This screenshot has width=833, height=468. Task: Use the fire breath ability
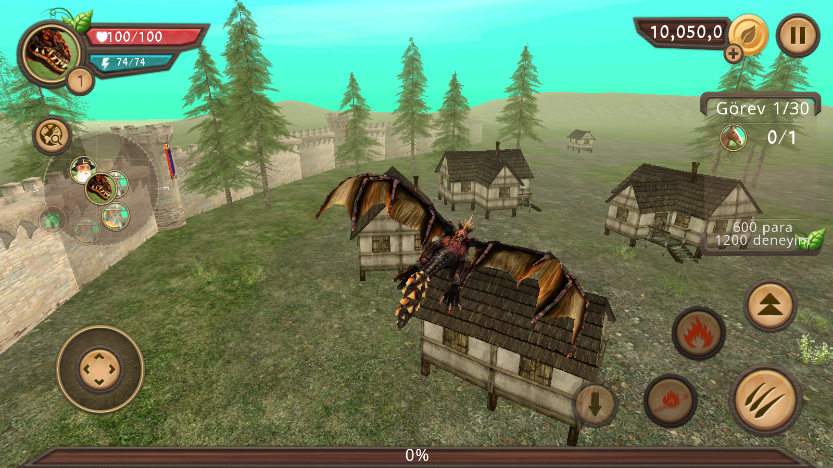pyautogui.click(x=699, y=333)
